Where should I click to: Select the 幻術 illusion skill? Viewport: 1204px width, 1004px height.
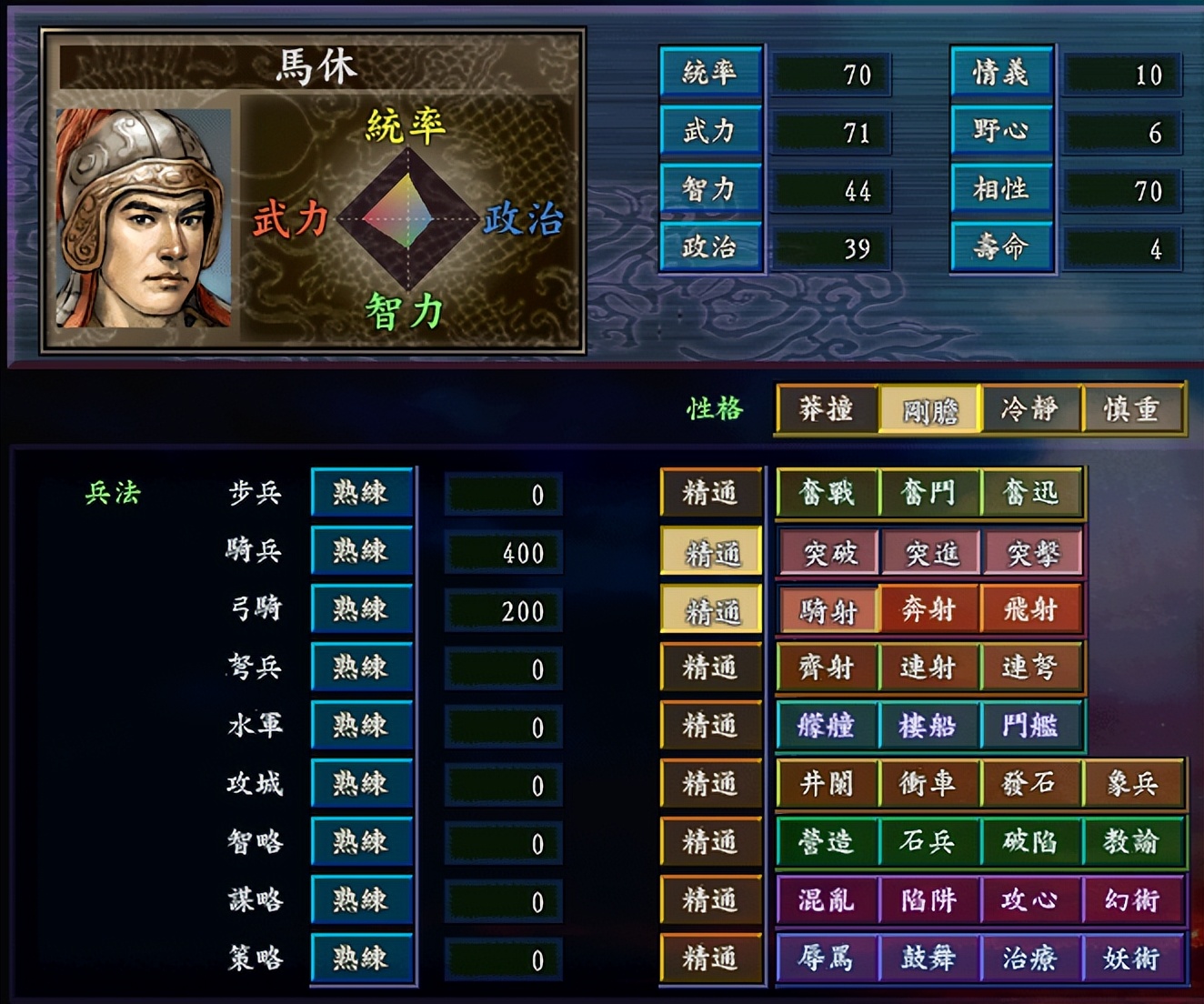[x=1135, y=900]
